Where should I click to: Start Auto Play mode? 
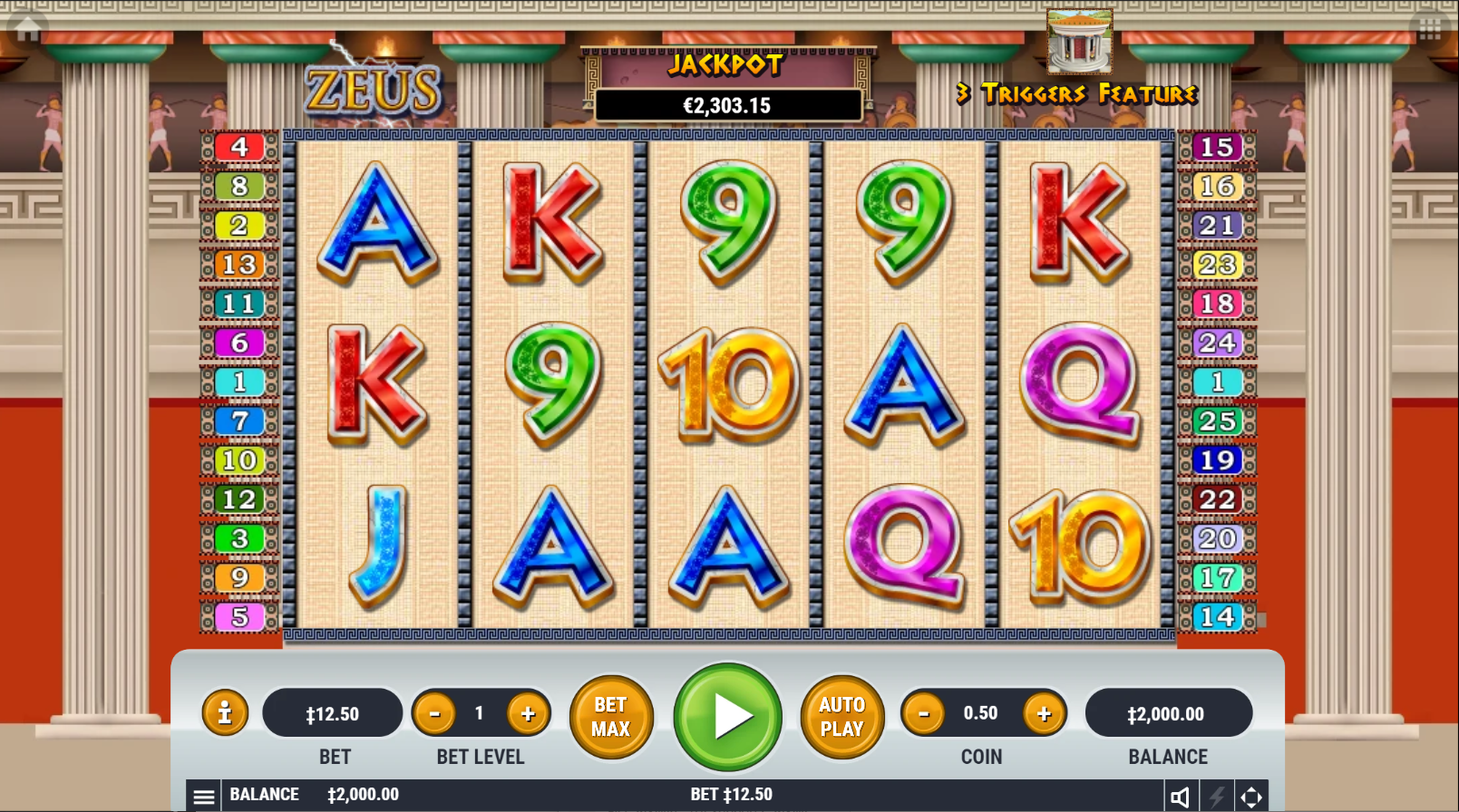(841, 717)
